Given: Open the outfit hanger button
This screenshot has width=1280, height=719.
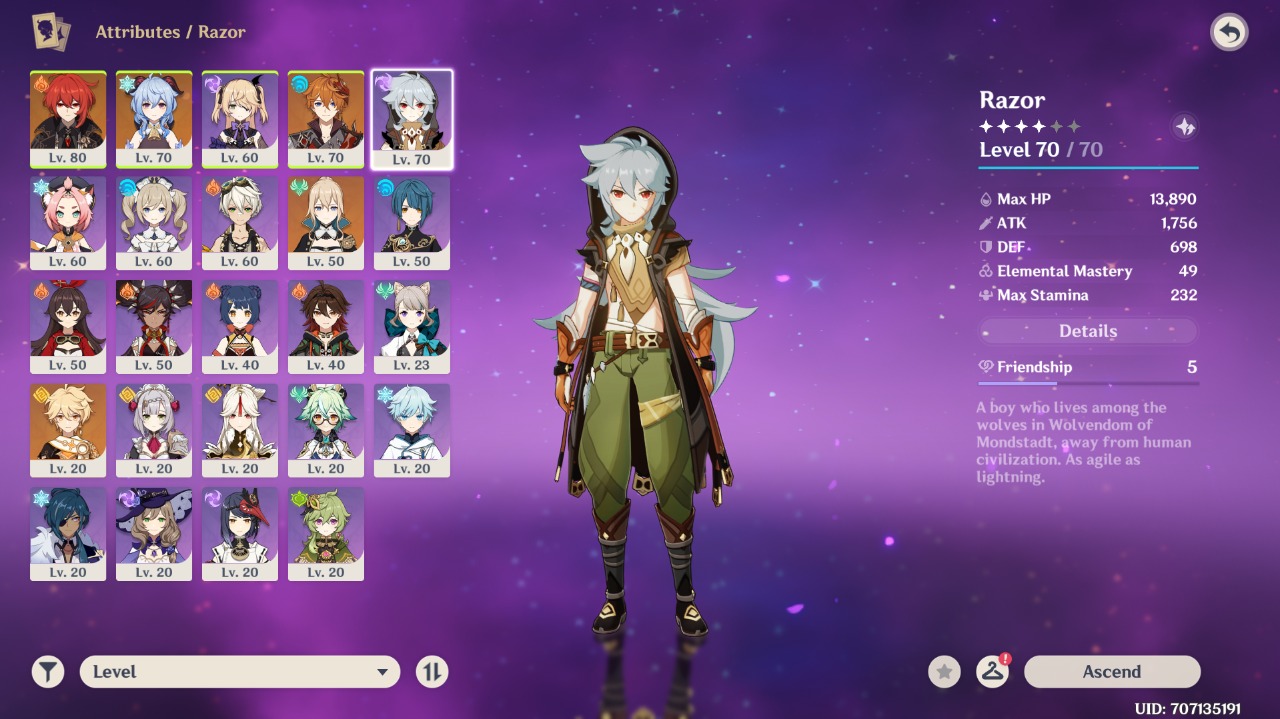Looking at the screenshot, I should (x=992, y=672).
